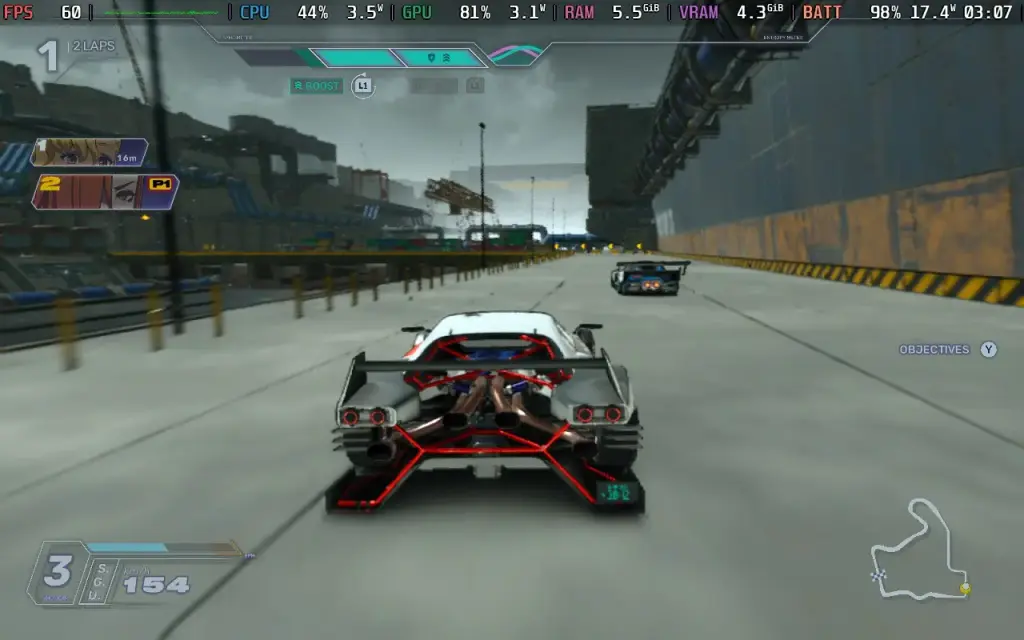Viewport: 1024px width, 640px height.
Task: Click the track layout minimap
Action: pyautogui.click(x=920, y=551)
